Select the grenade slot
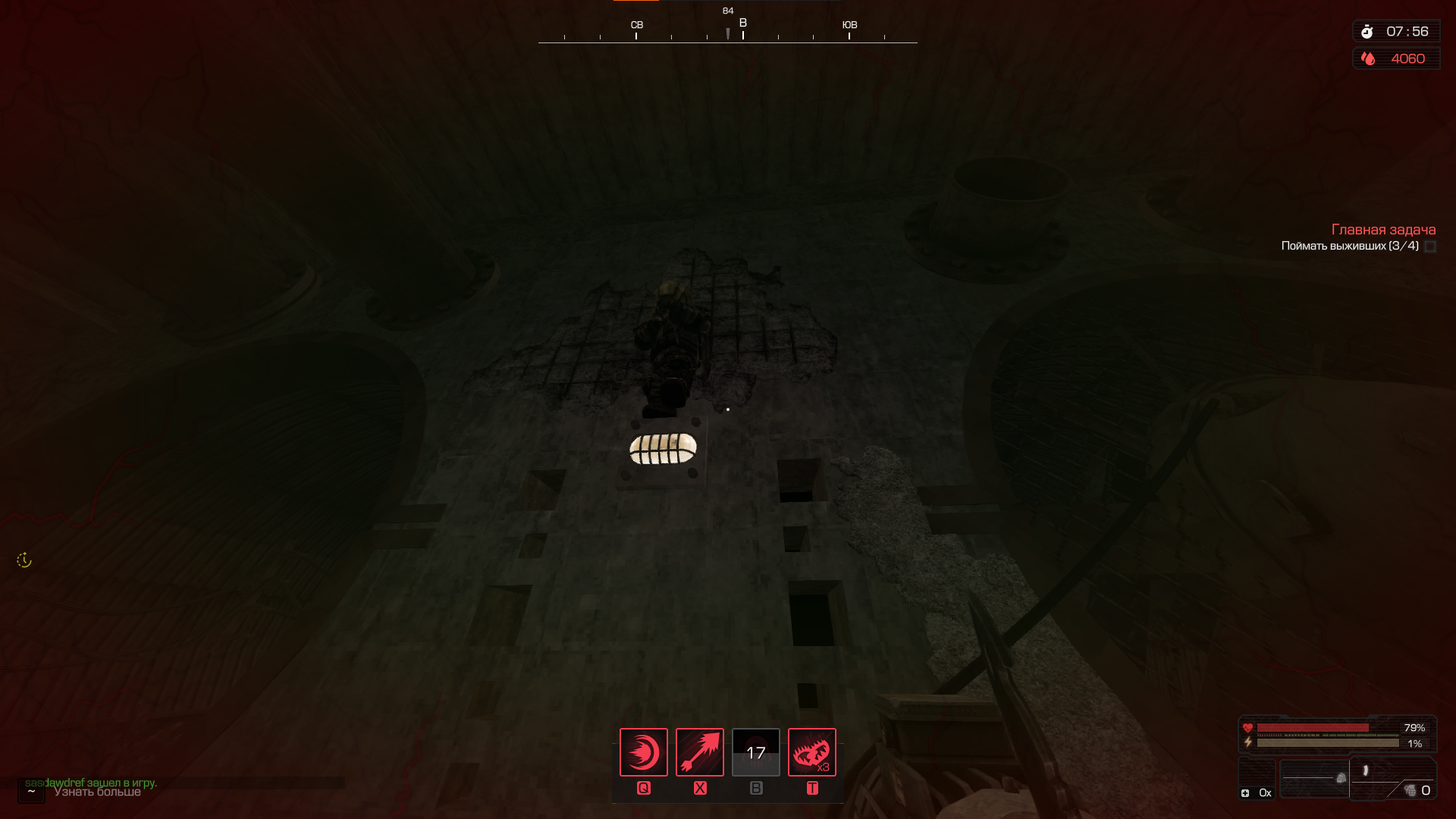This screenshot has width=1456, height=819. pos(1410,790)
